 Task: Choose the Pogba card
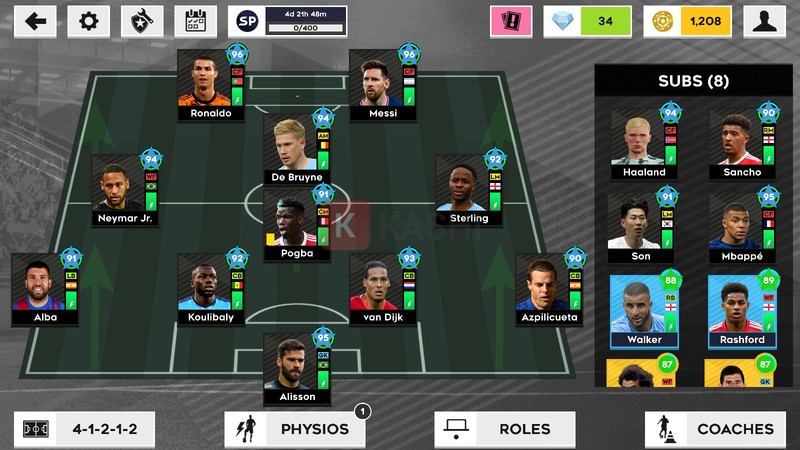pyautogui.click(x=297, y=224)
